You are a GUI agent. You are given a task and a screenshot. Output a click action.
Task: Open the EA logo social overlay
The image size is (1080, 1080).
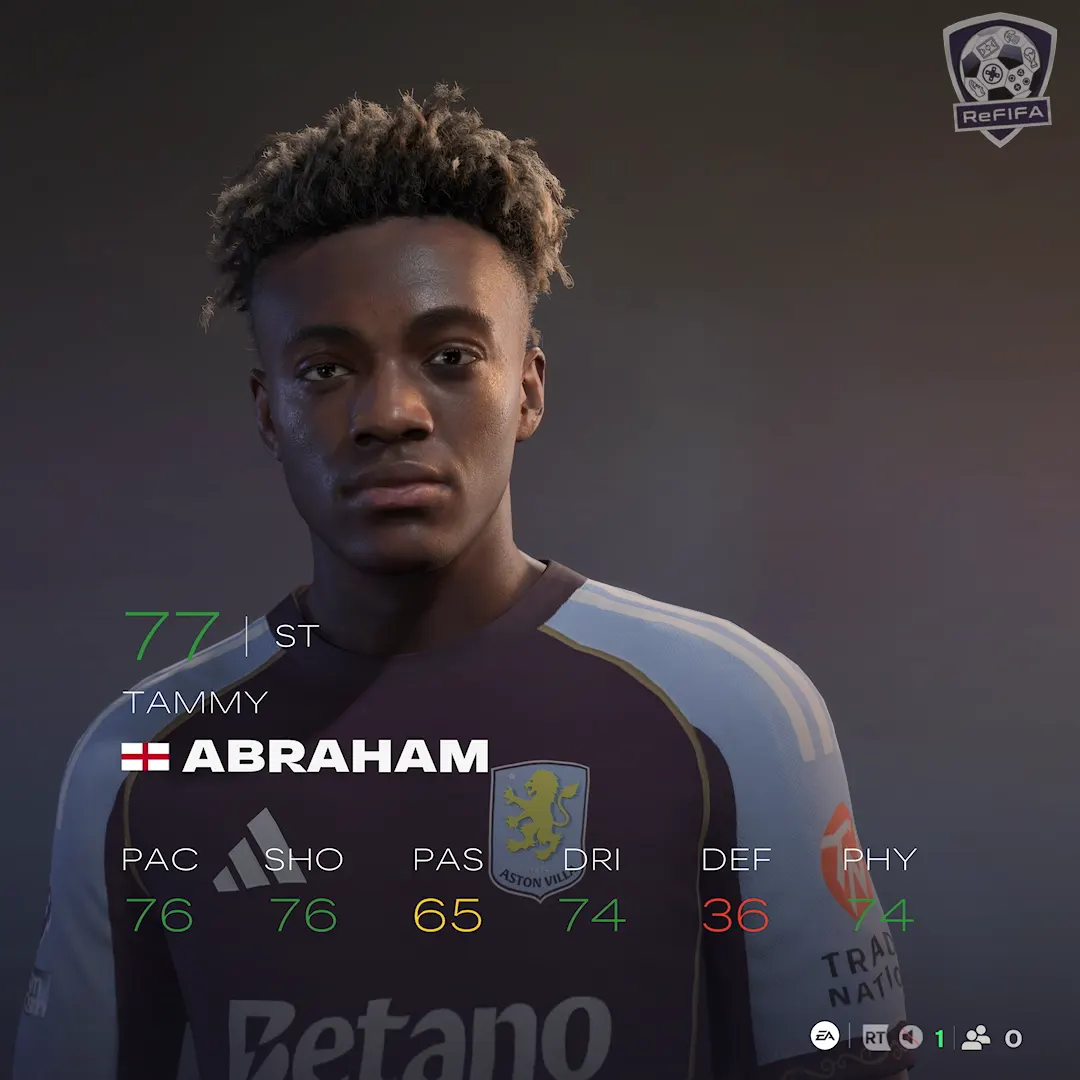pyautogui.click(x=824, y=1037)
